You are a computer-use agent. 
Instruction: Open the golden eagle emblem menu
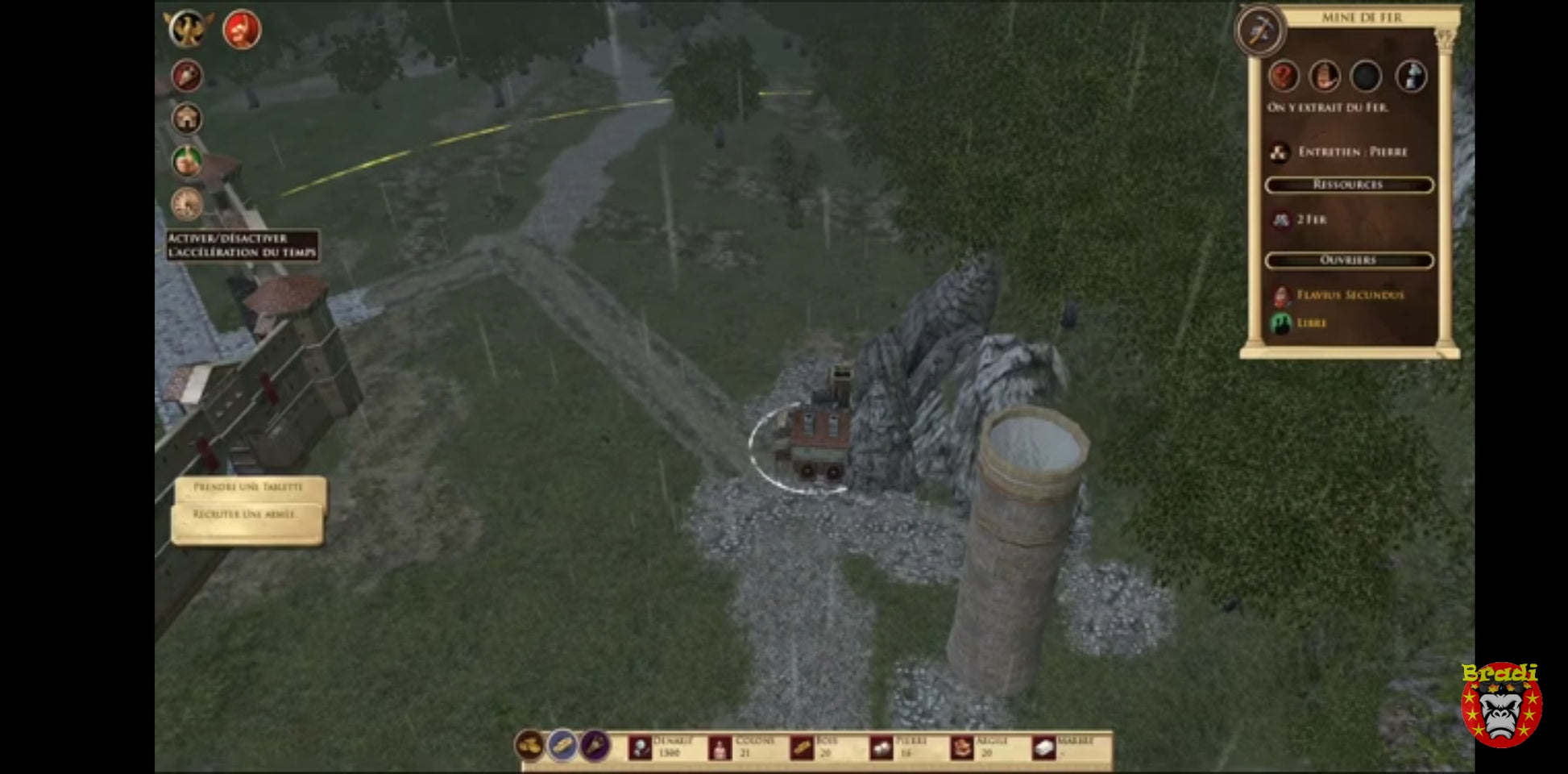(189, 29)
